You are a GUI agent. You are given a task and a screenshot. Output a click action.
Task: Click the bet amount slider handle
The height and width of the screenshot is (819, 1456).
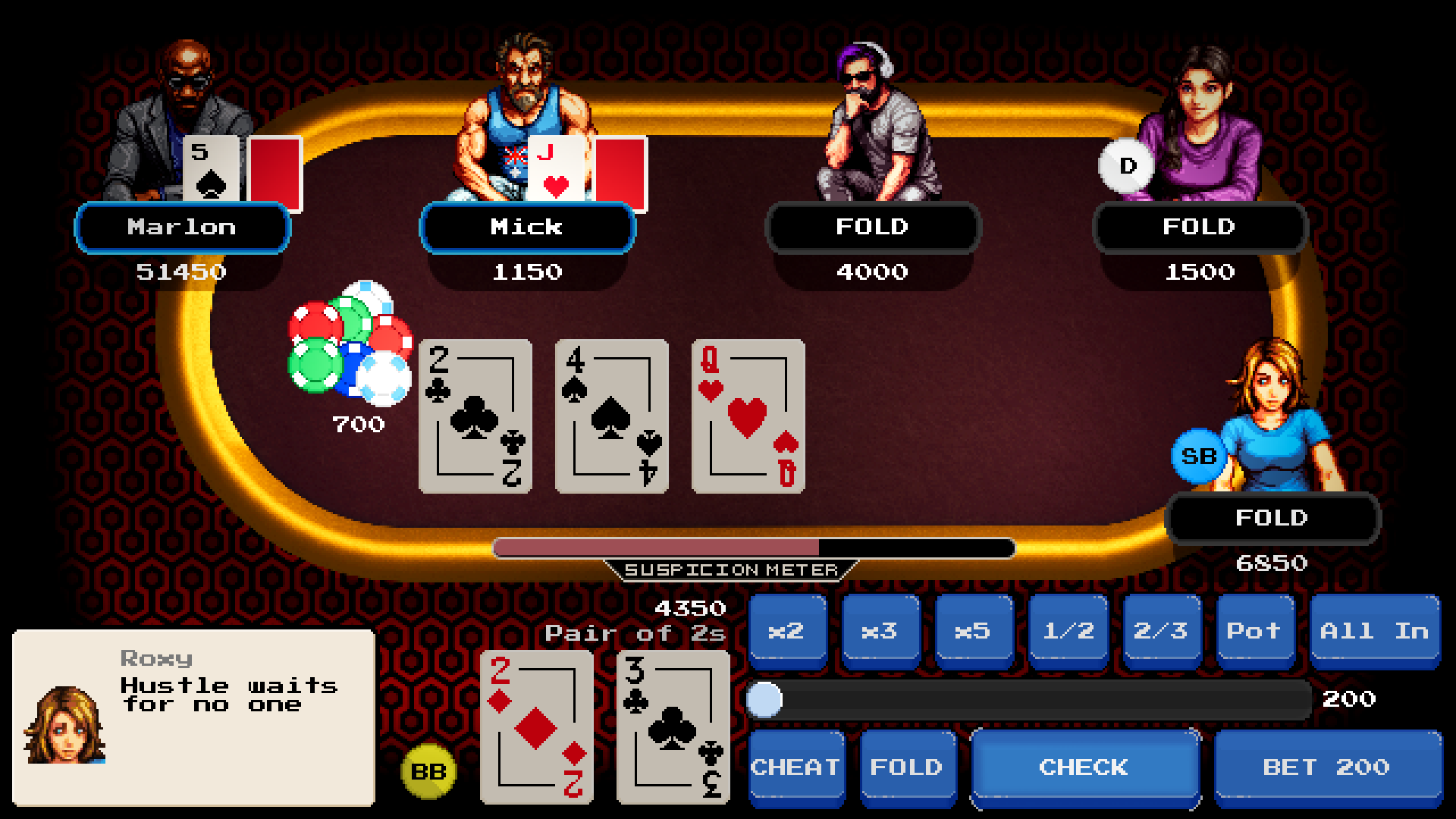(764, 699)
